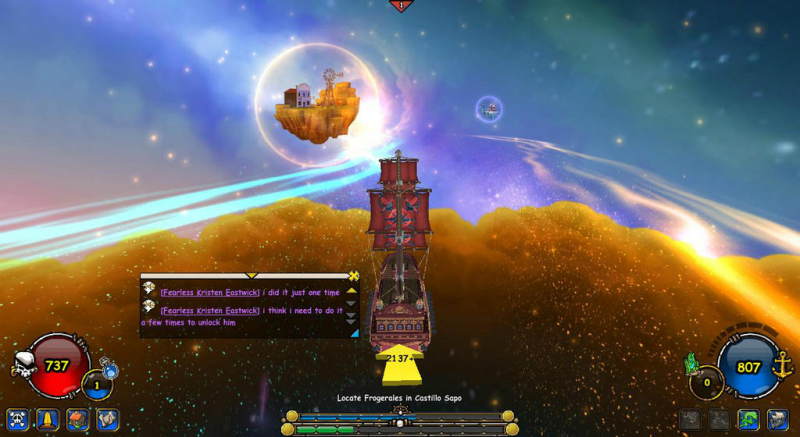Close the chat window with yellow X
The height and width of the screenshot is (437, 800).
pos(353,276)
